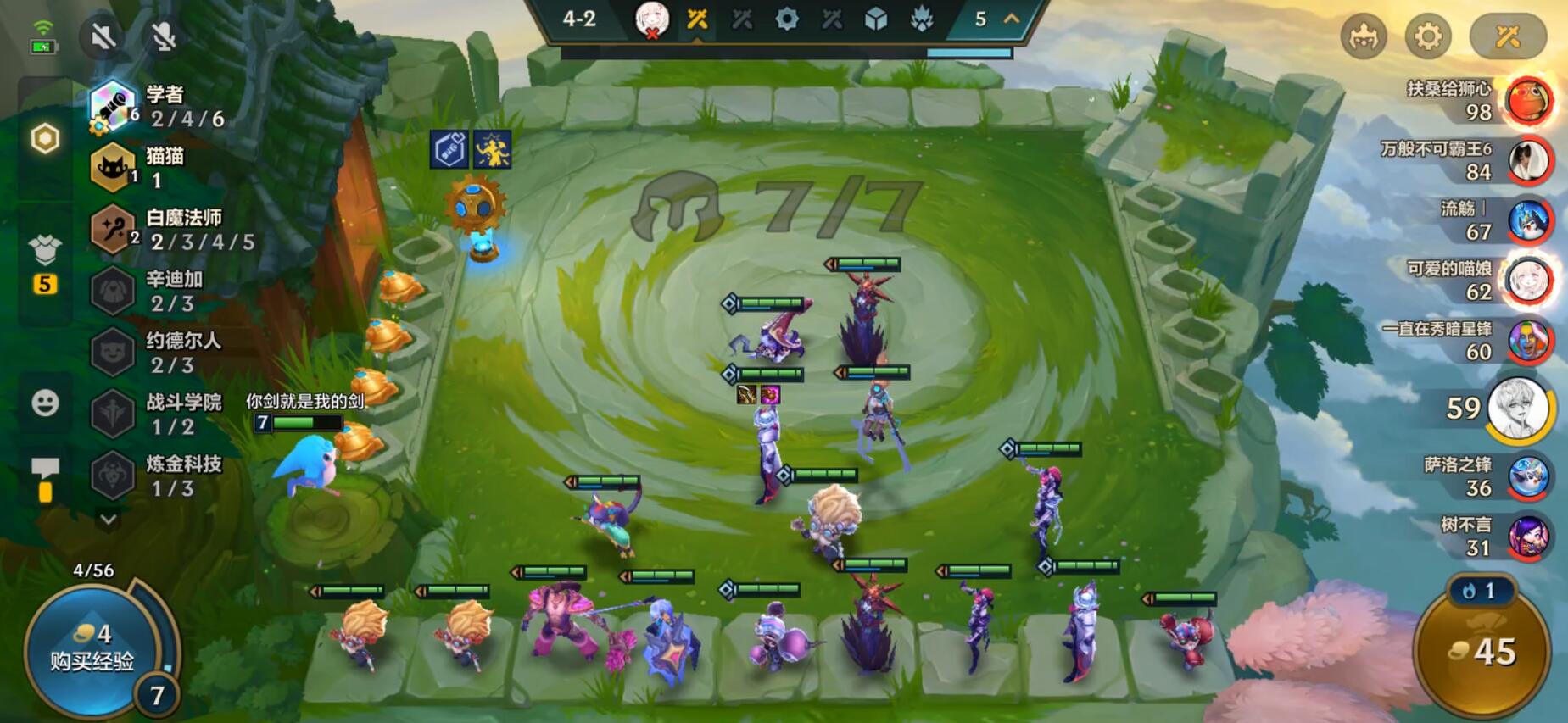Toggle the muted microphone icon
Image resolution: width=1568 pixels, height=723 pixels.
click(x=164, y=36)
